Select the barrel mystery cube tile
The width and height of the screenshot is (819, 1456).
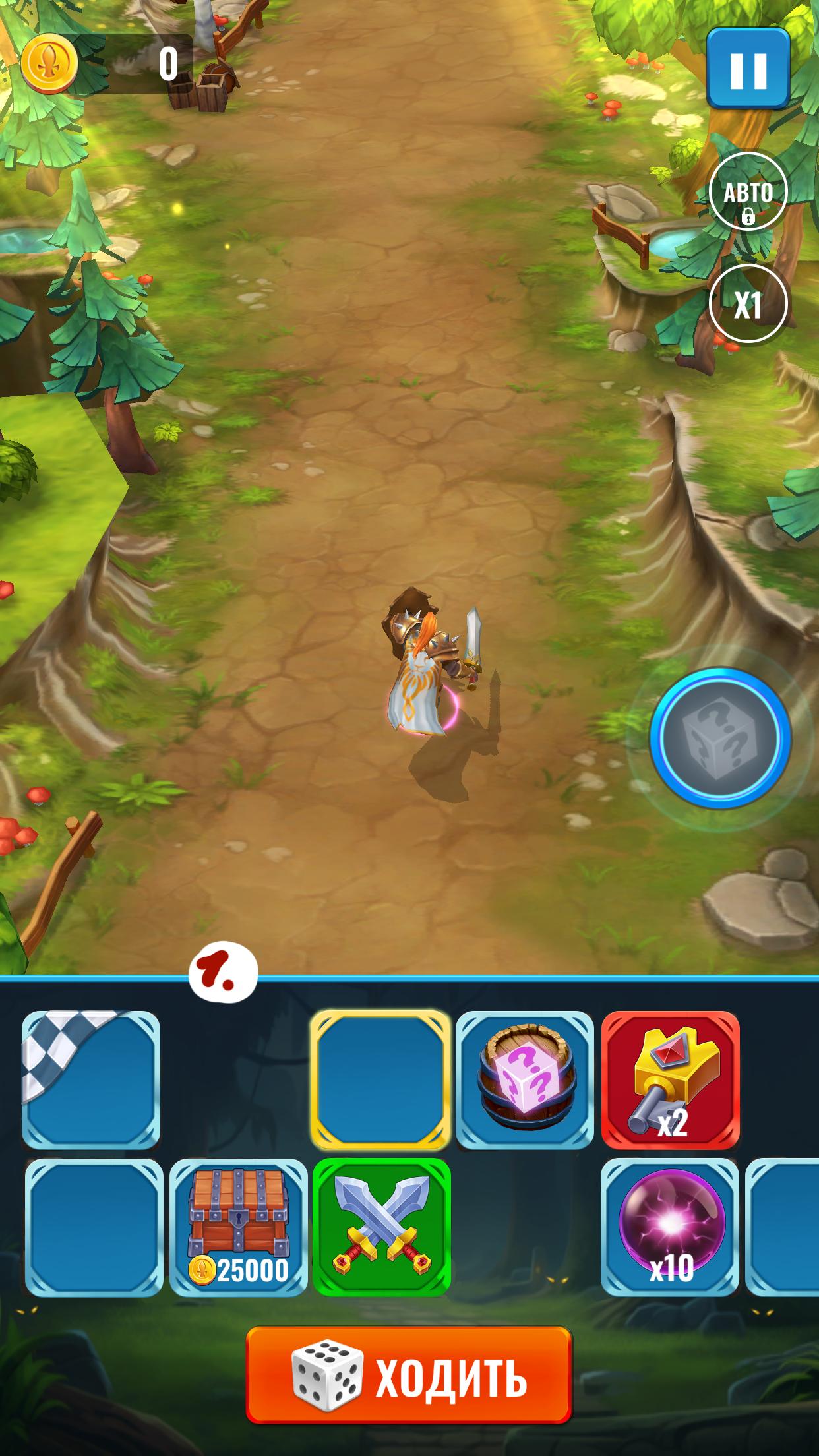(x=525, y=1080)
